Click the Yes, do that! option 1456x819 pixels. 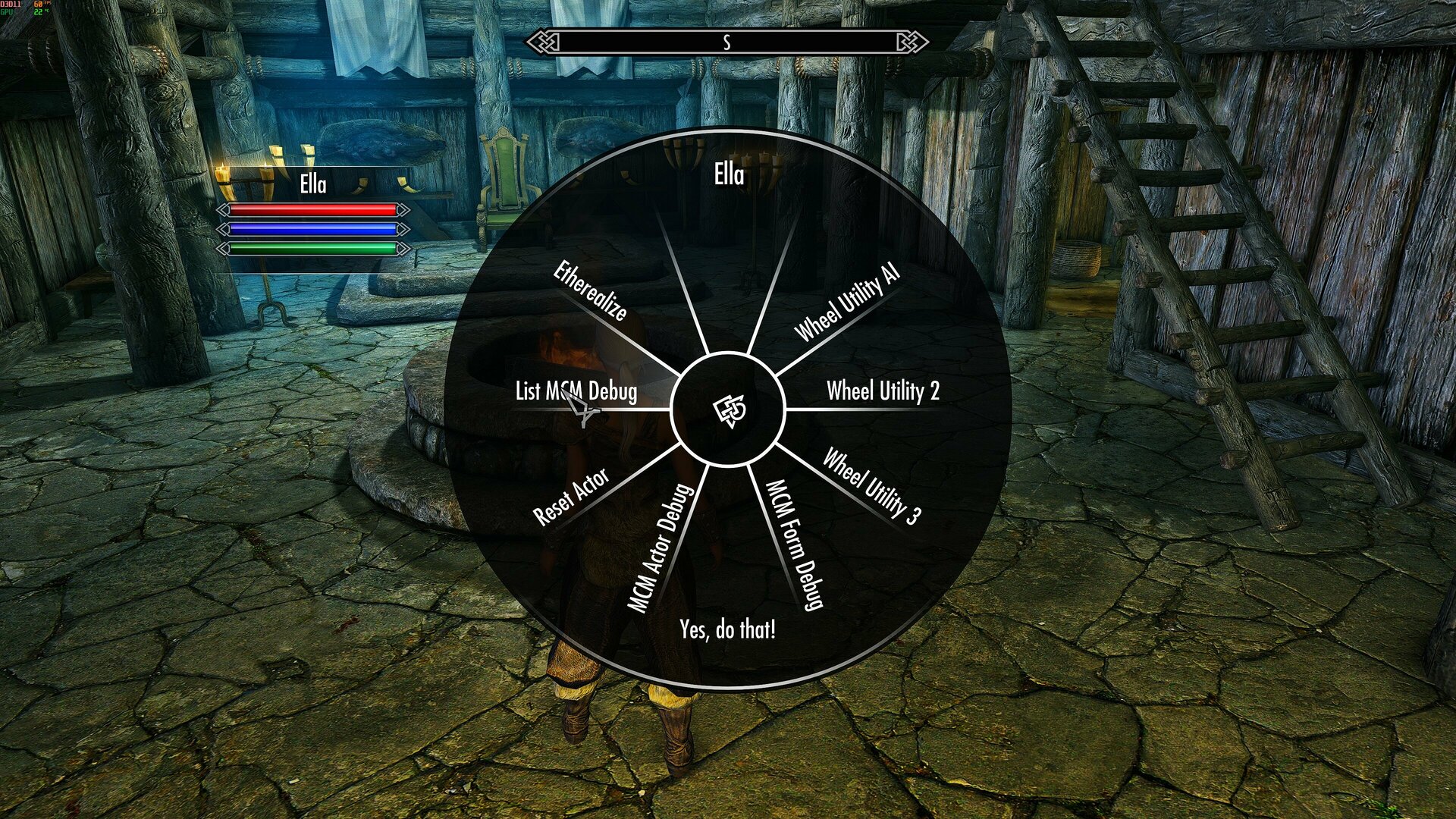coord(728,629)
